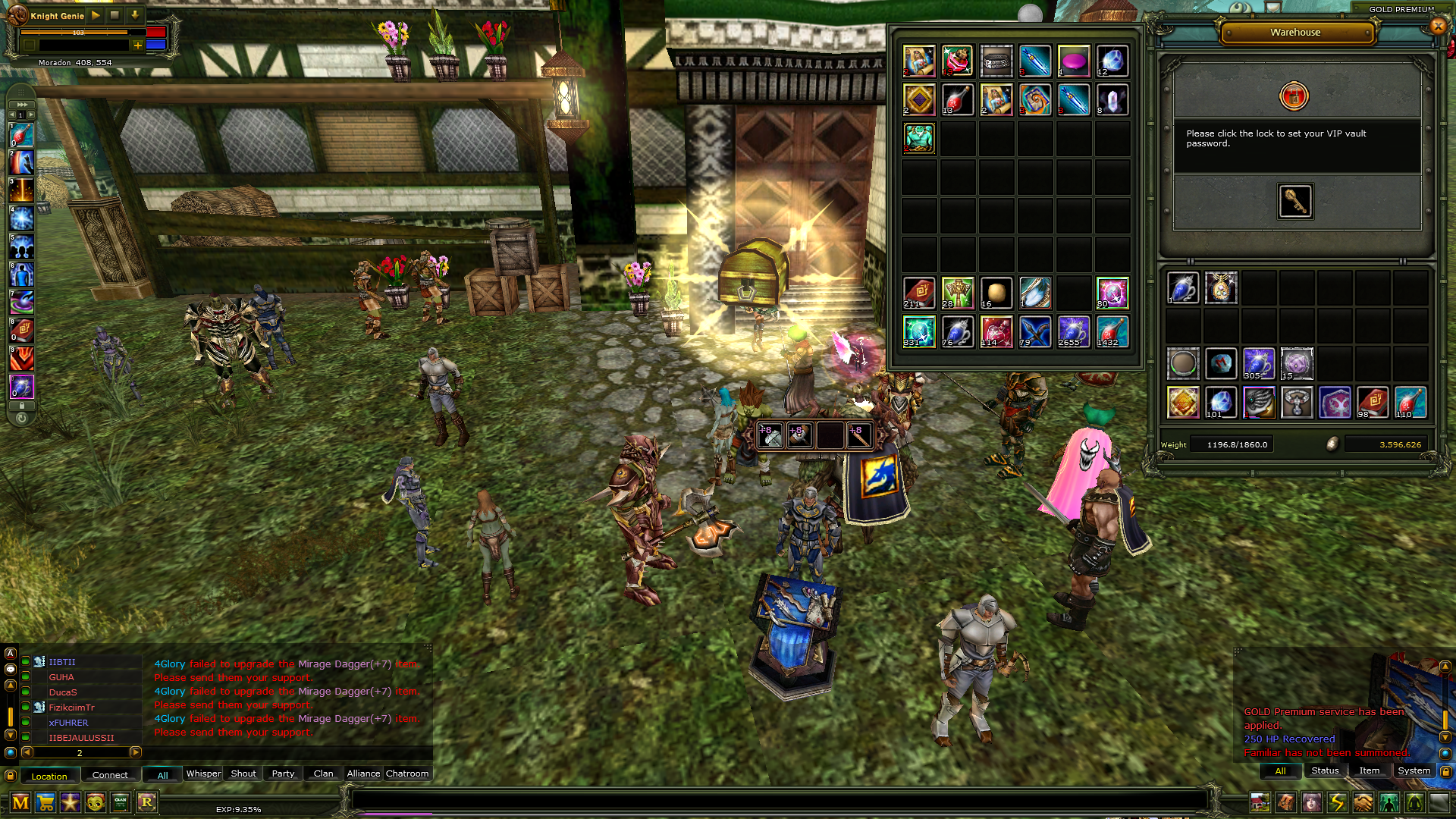Click the yellow lightning bolt icon bottom-right
The height and width of the screenshot is (819, 1456).
click(1338, 802)
